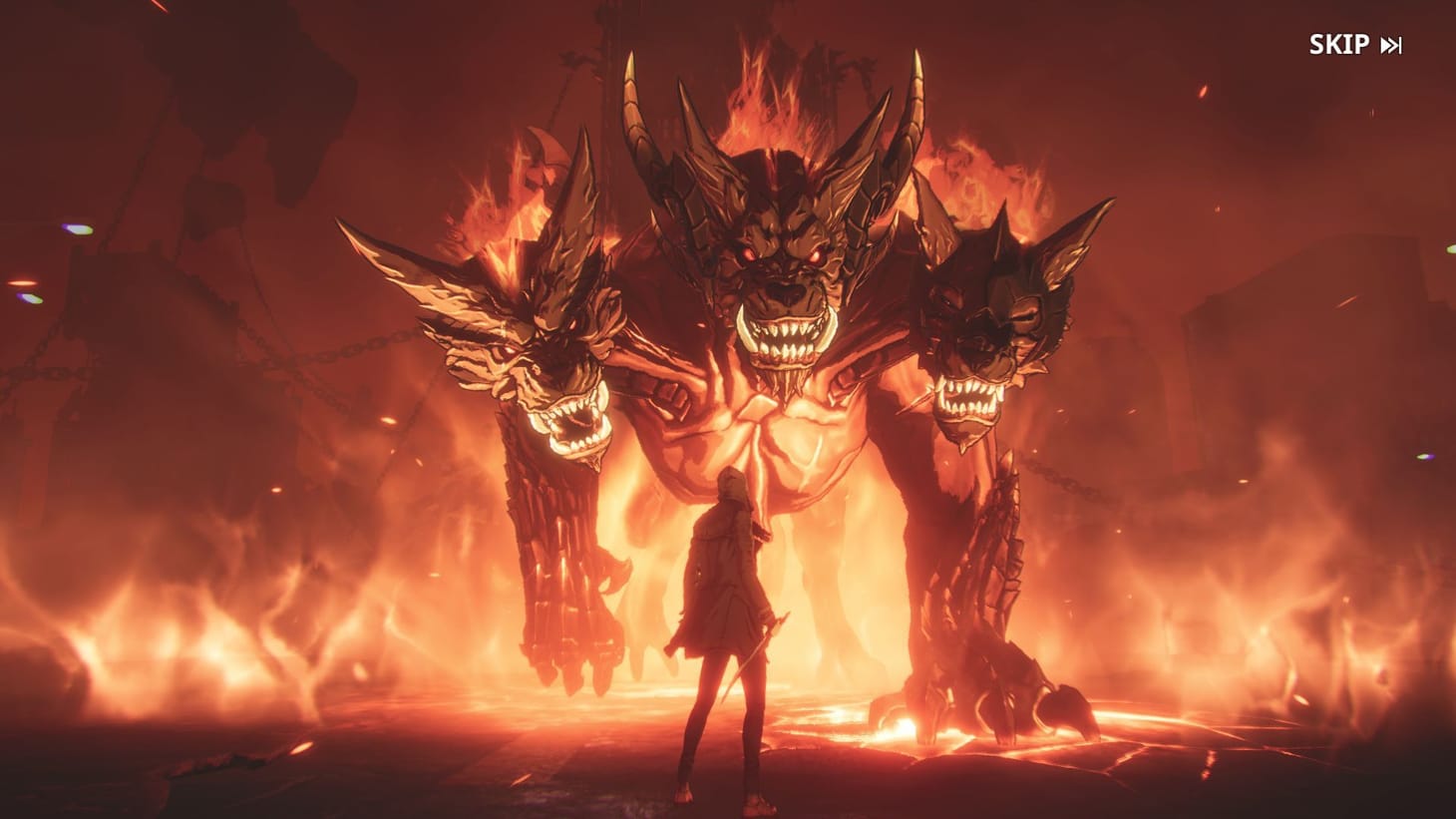Advance the cutscene by clicking the scene
Screen dimensions: 1456x819
728,409
